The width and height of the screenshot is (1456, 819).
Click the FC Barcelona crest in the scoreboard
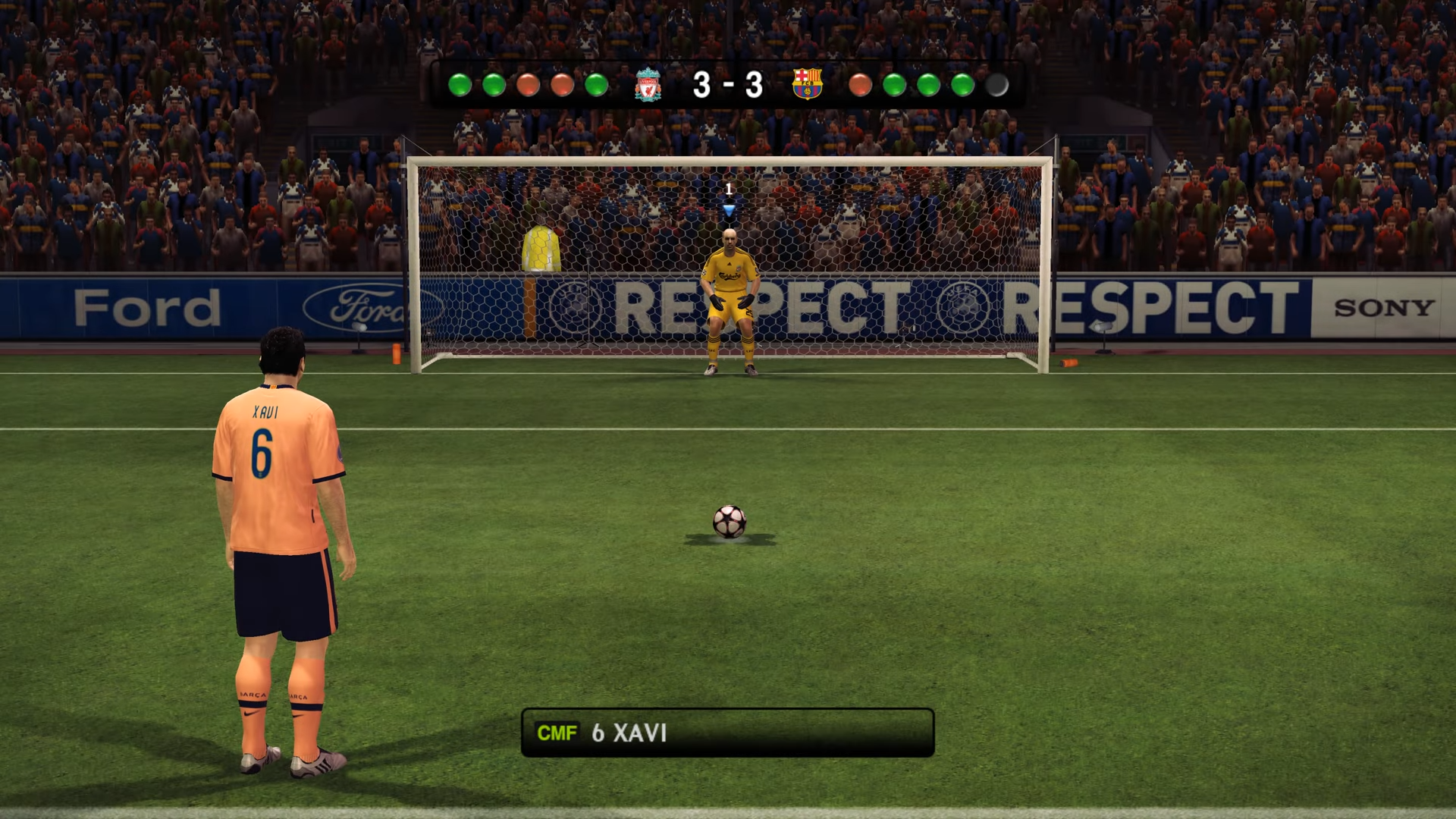(x=807, y=84)
